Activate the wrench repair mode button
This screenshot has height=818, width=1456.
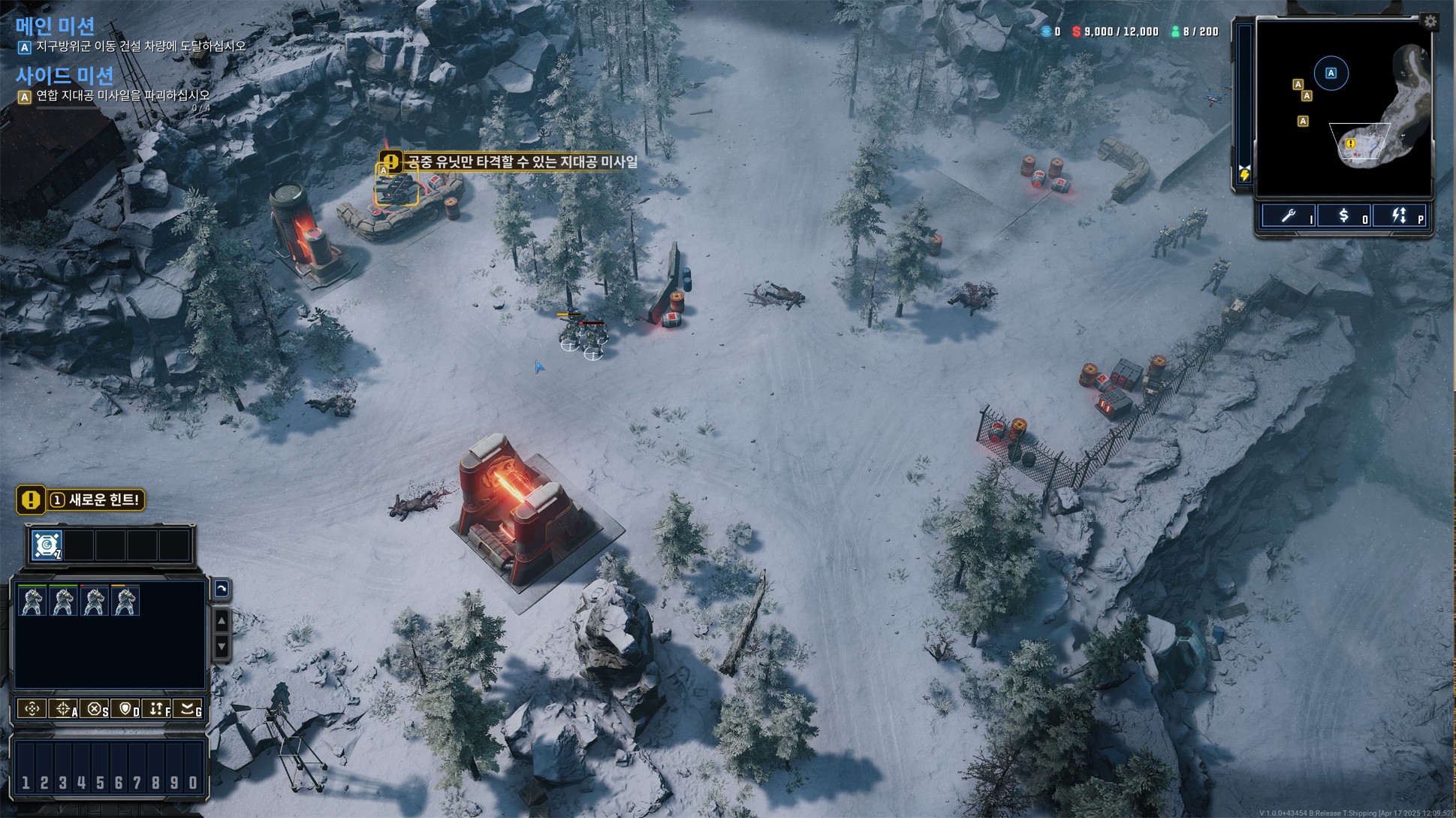pos(1289,216)
